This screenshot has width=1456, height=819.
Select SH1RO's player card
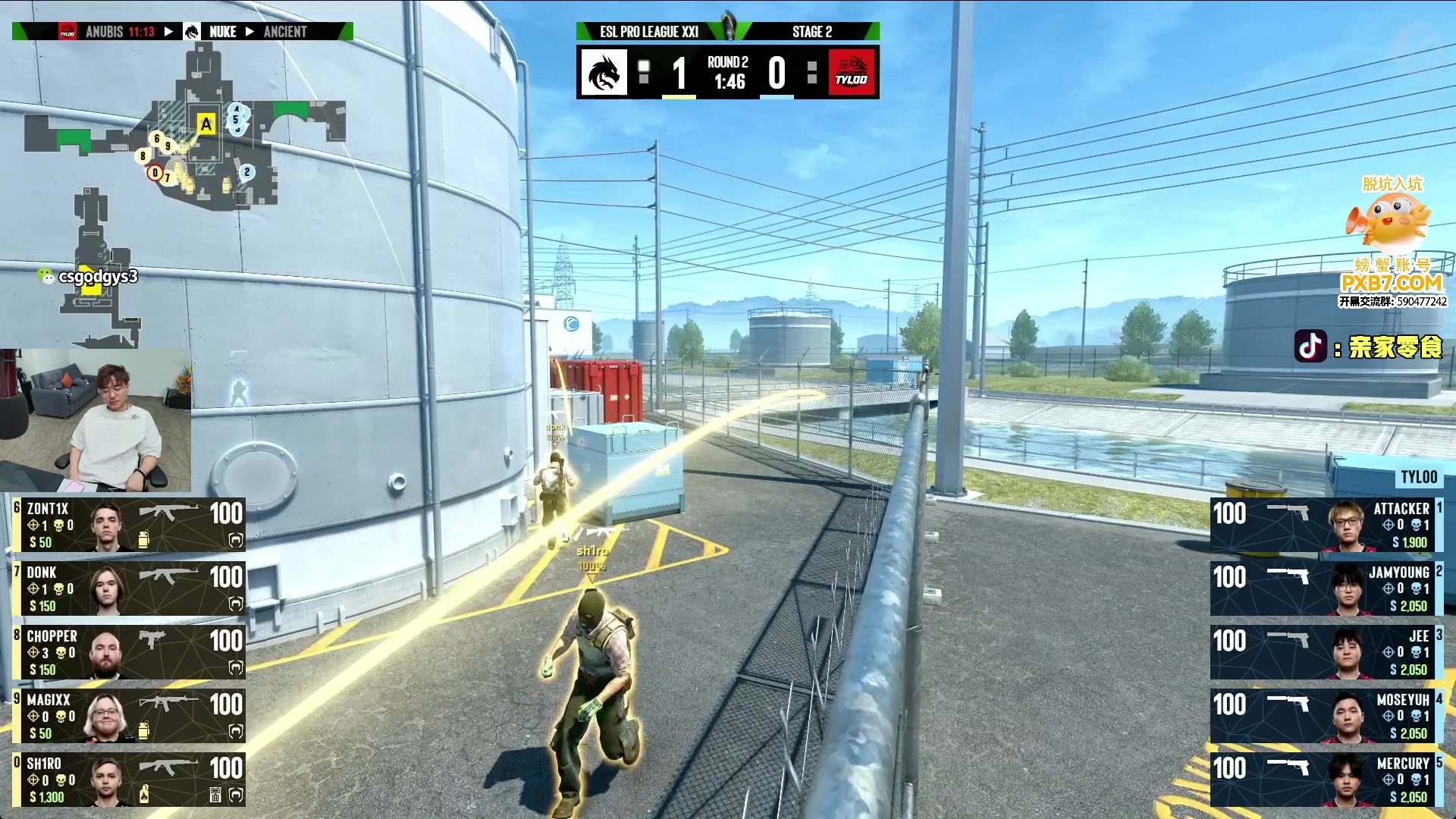coord(129,780)
